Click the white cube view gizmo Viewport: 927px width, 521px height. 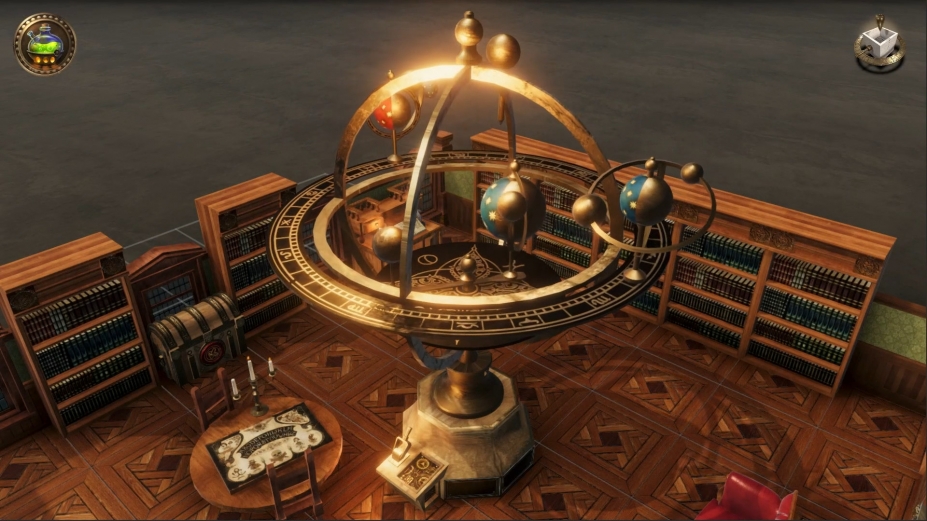pos(880,43)
